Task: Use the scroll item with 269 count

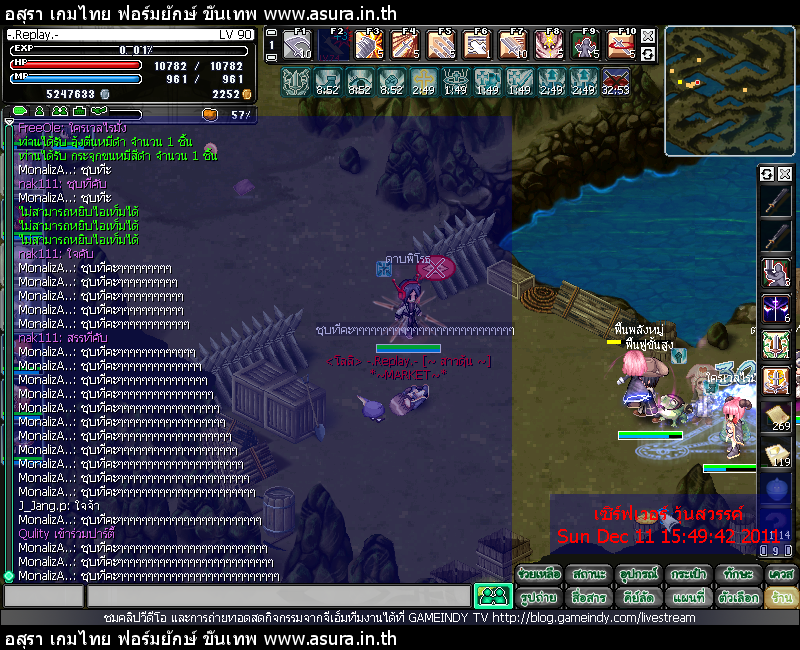Action: [777, 417]
